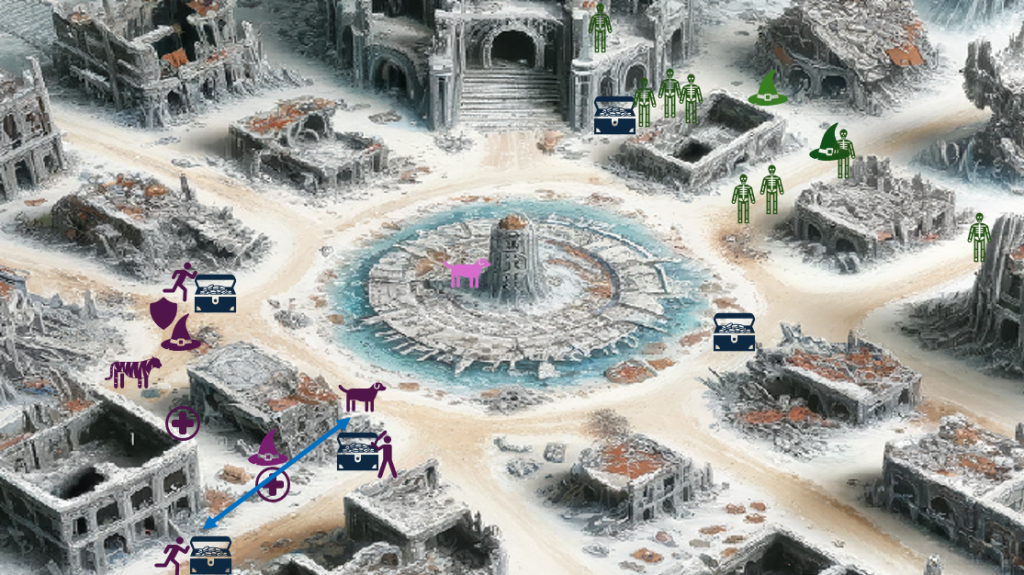
Task: Select the purple figure standing beside a chest
Action: pos(385,455)
